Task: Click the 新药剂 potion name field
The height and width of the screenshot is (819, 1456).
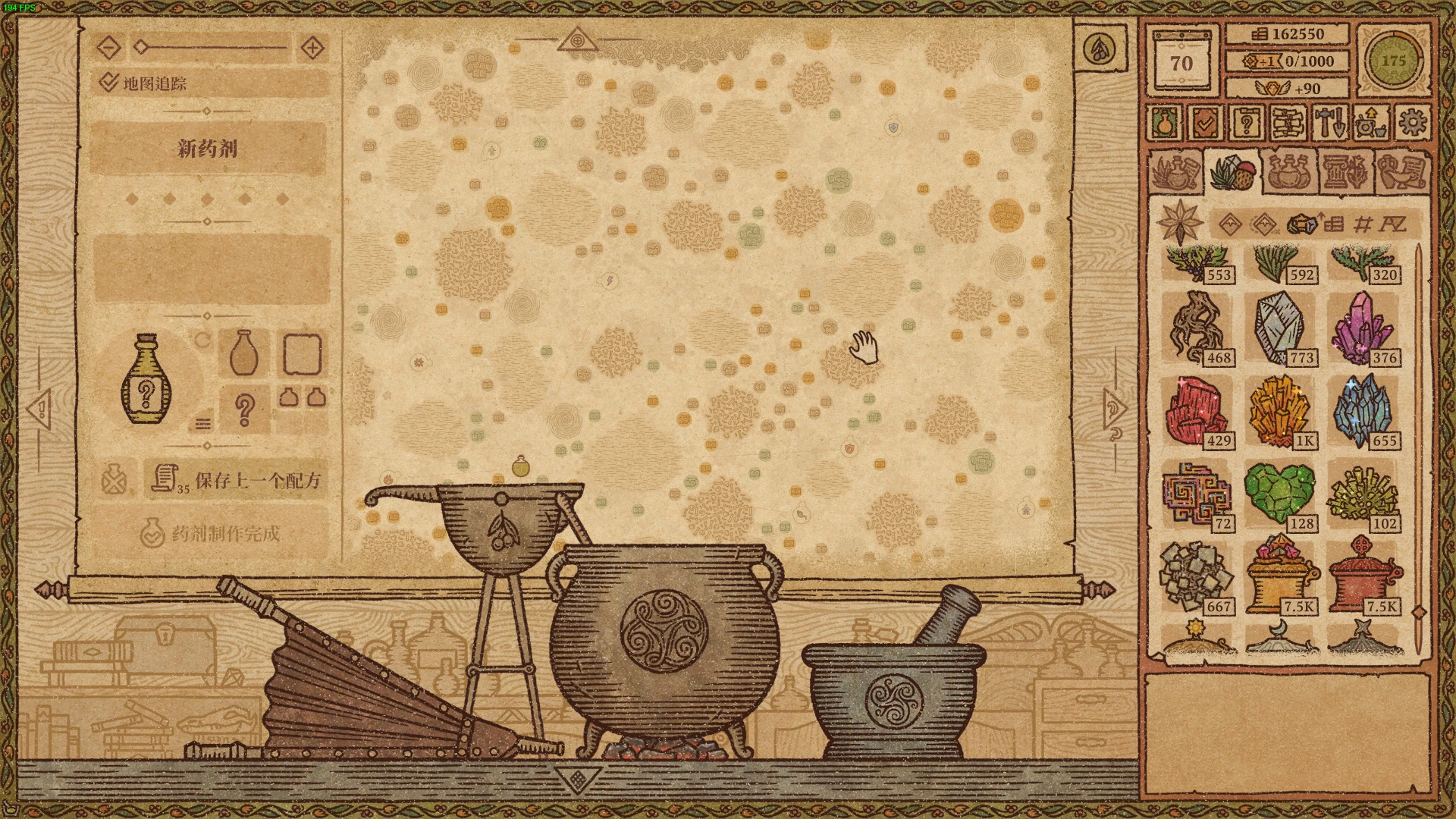Action: (x=208, y=149)
